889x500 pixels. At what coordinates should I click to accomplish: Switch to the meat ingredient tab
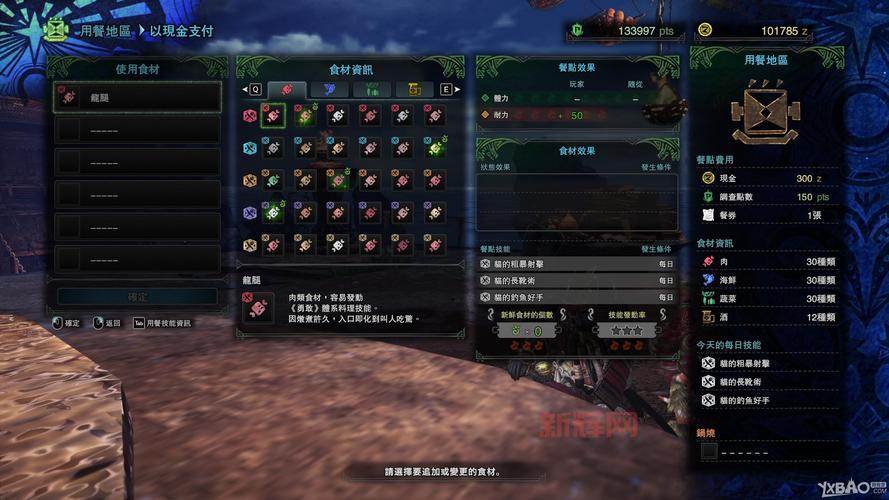pos(286,90)
